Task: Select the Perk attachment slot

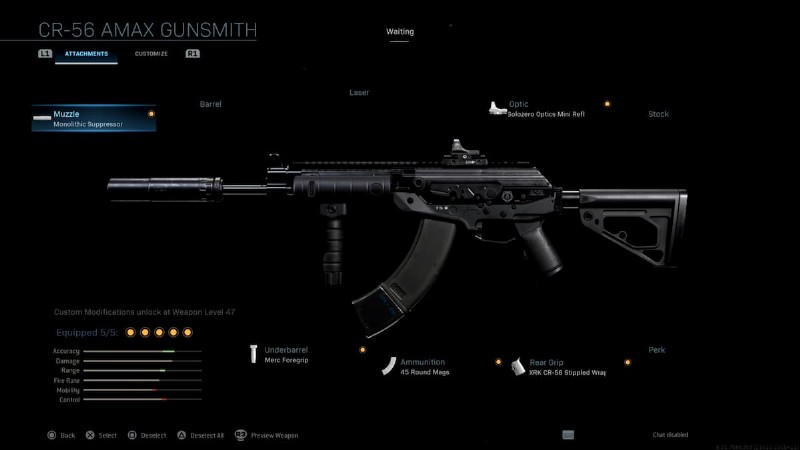Action: click(656, 350)
